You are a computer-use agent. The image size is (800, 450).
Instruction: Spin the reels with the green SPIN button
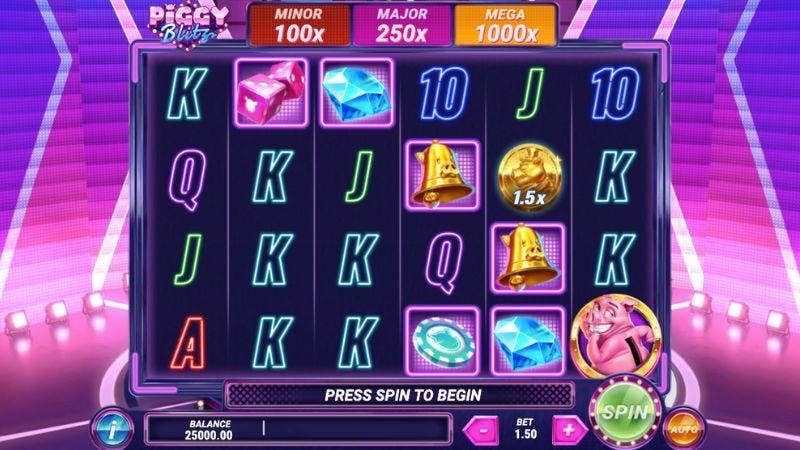(x=625, y=410)
